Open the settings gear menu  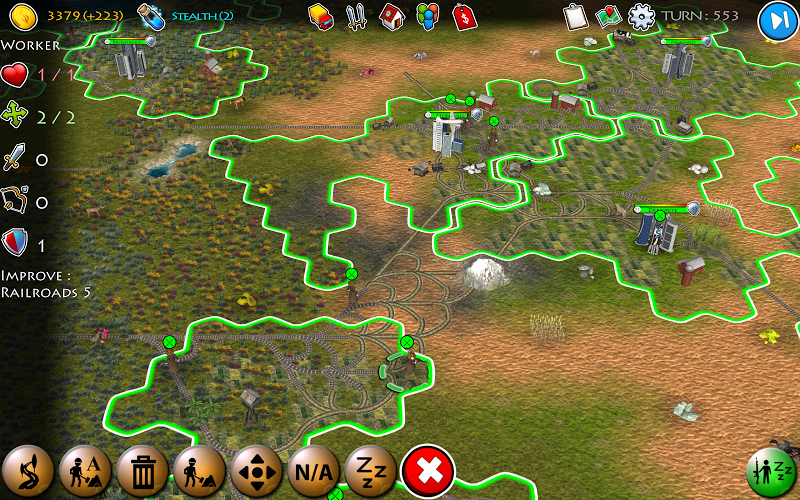point(641,17)
